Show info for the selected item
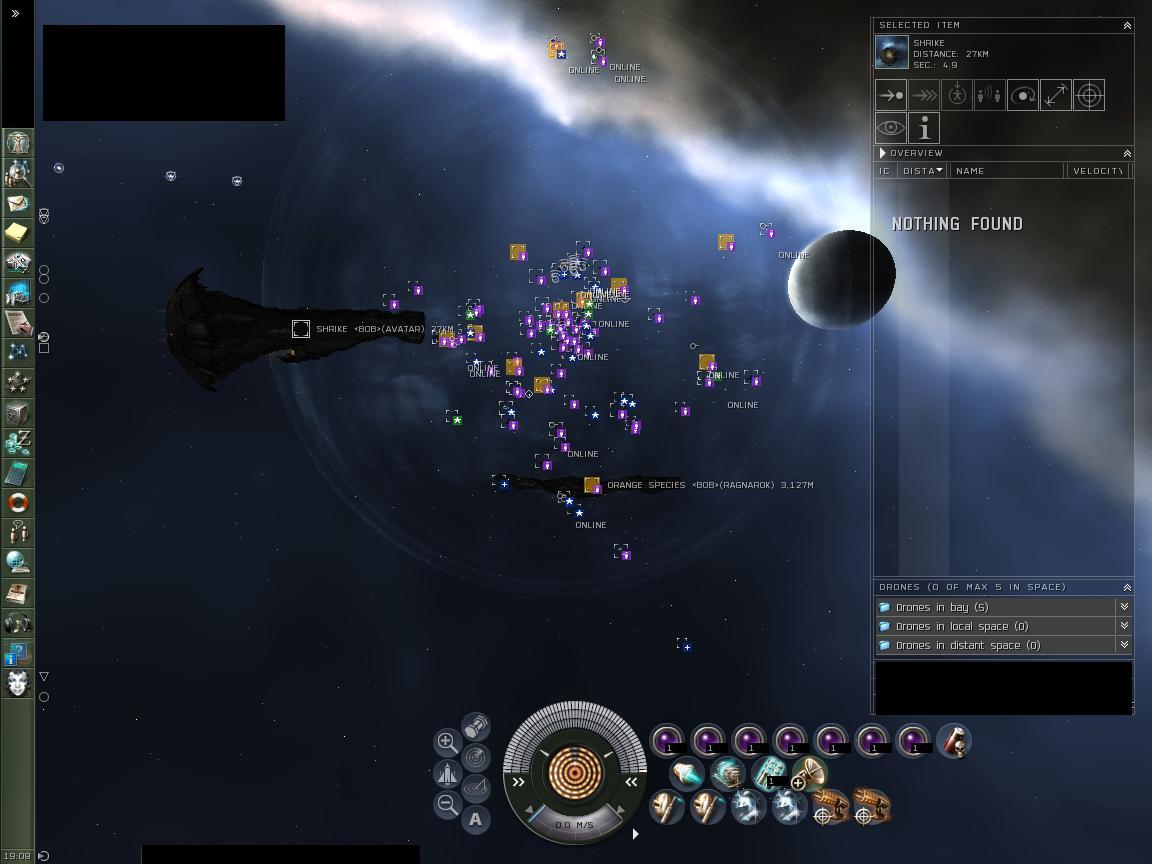This screenshot has height=864, width=1152. pos(924,129)
